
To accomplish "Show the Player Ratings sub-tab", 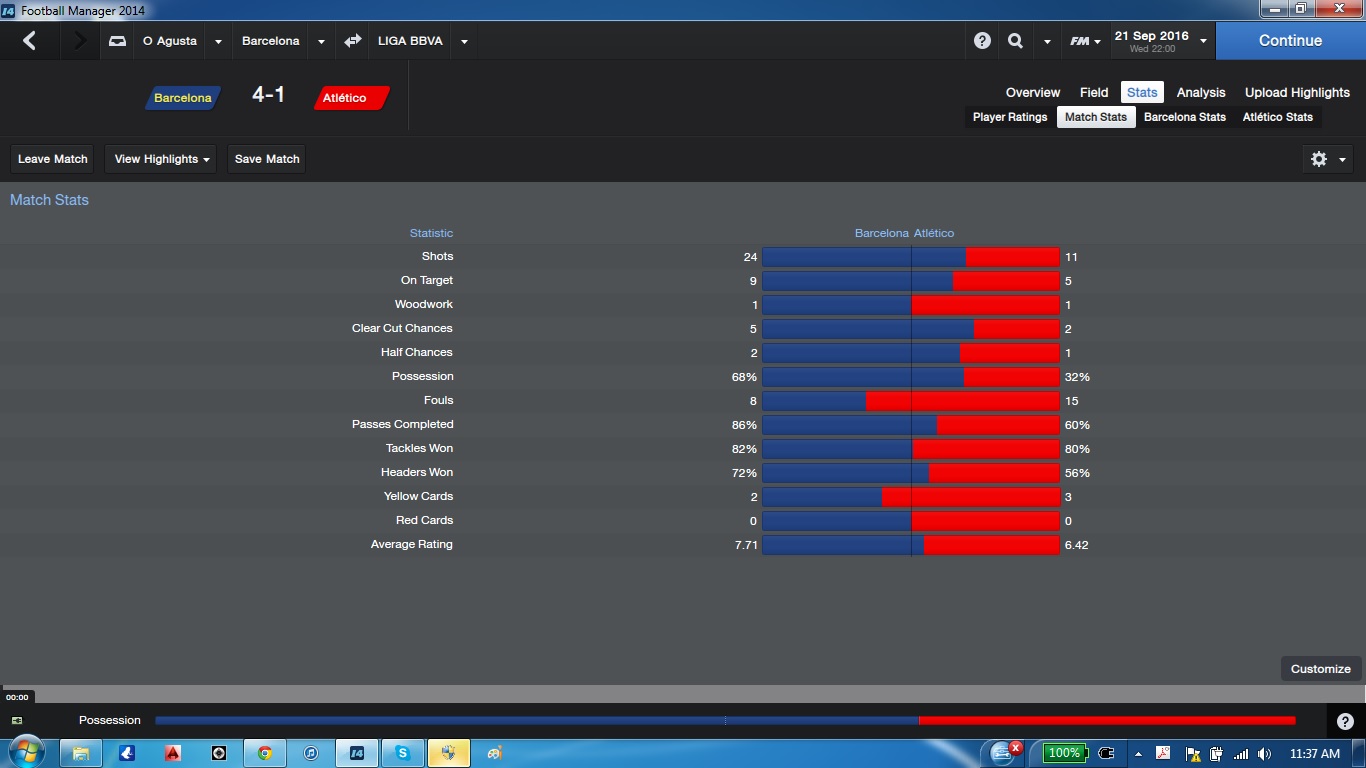I will click(1010, 117).
